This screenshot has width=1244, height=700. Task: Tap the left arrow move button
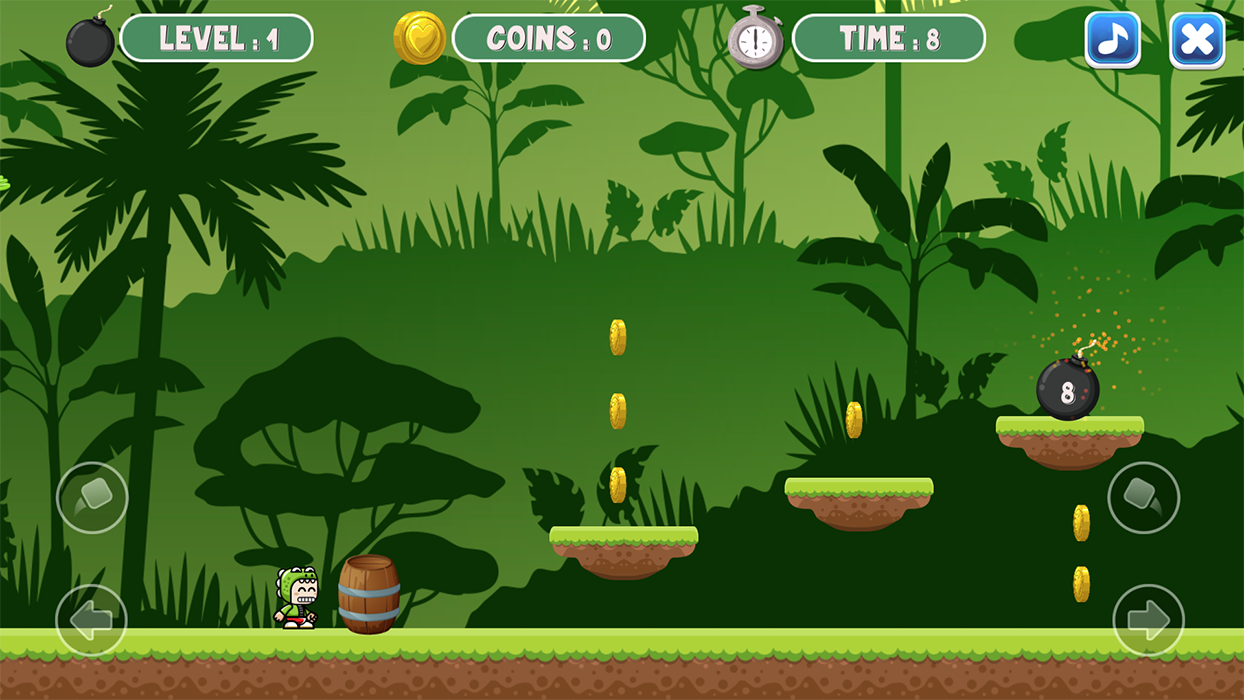point(92,620)
